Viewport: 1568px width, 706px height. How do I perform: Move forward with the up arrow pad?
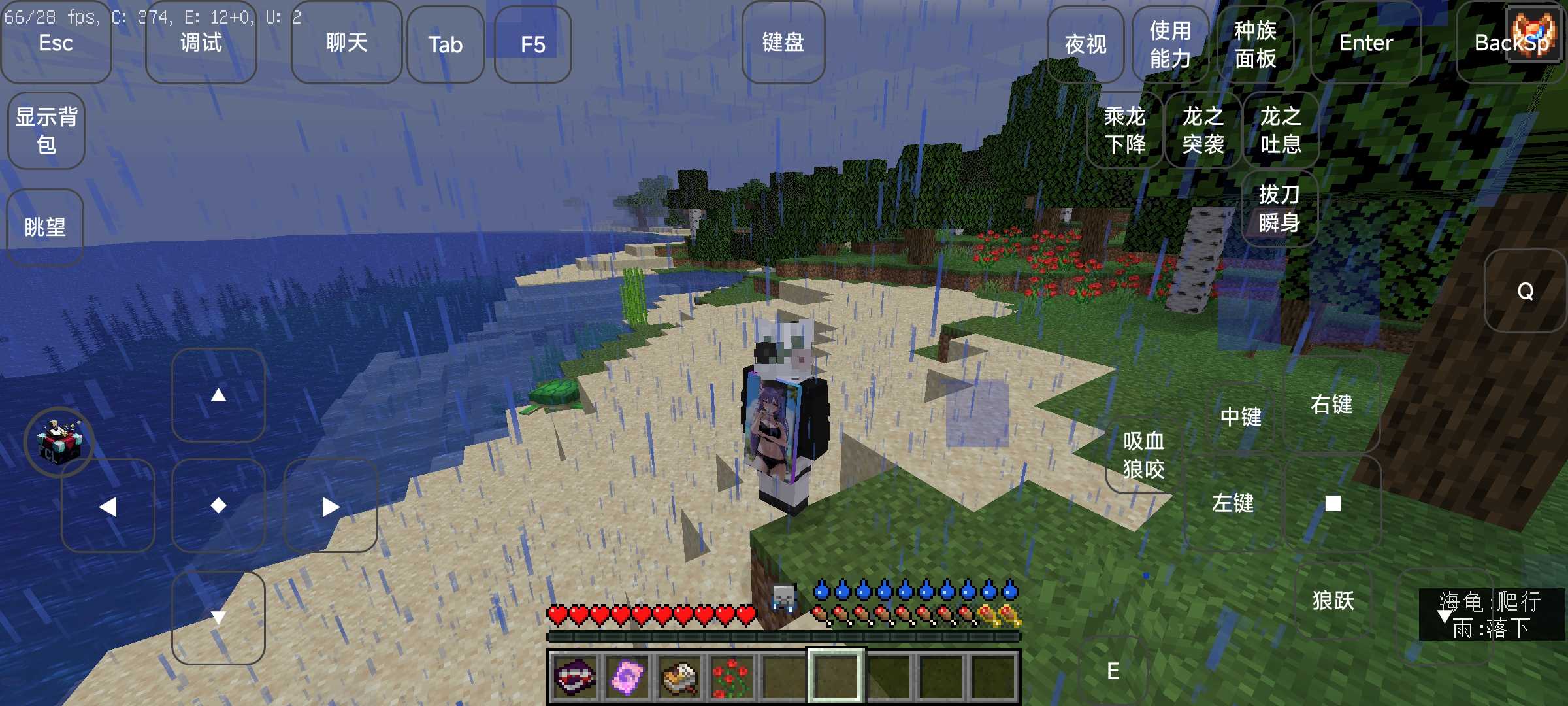(x=218, y=395)
